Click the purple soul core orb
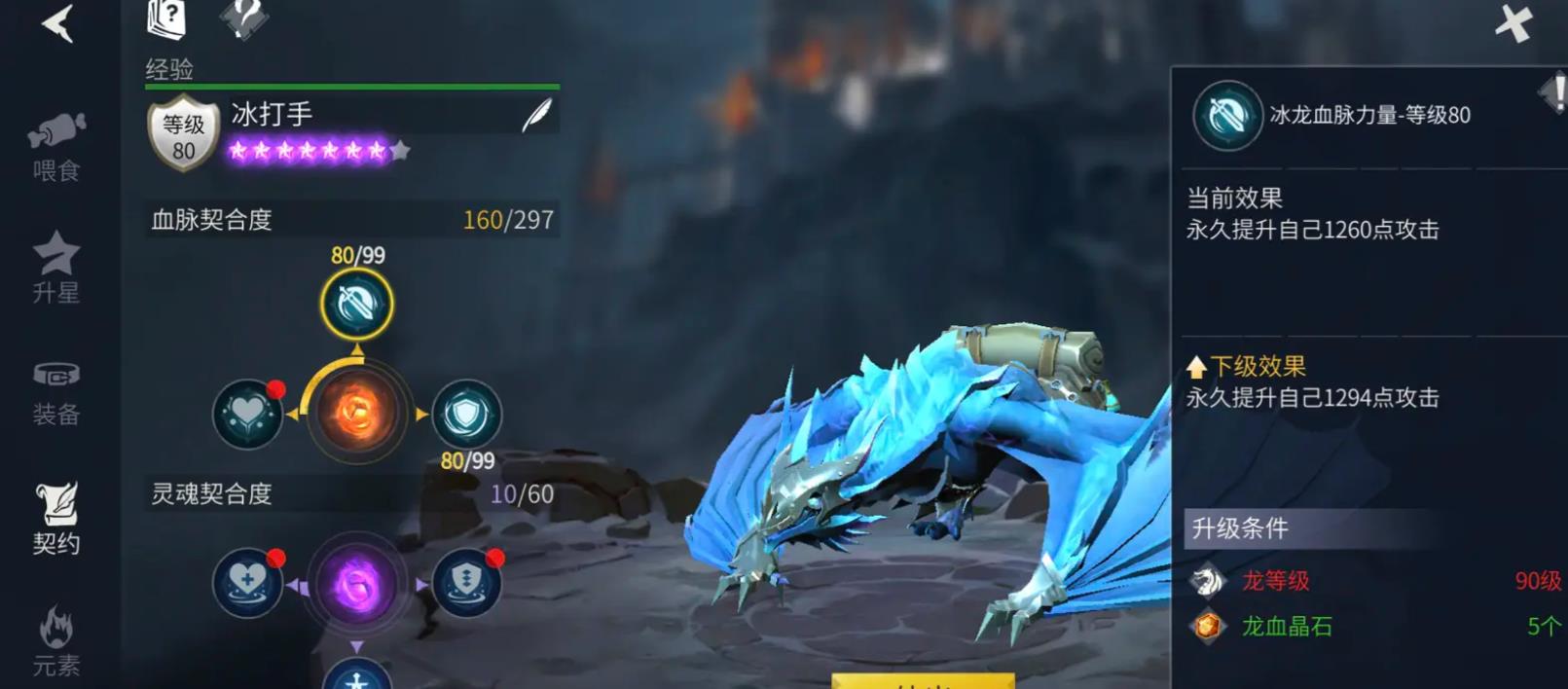 coord(356,585)
